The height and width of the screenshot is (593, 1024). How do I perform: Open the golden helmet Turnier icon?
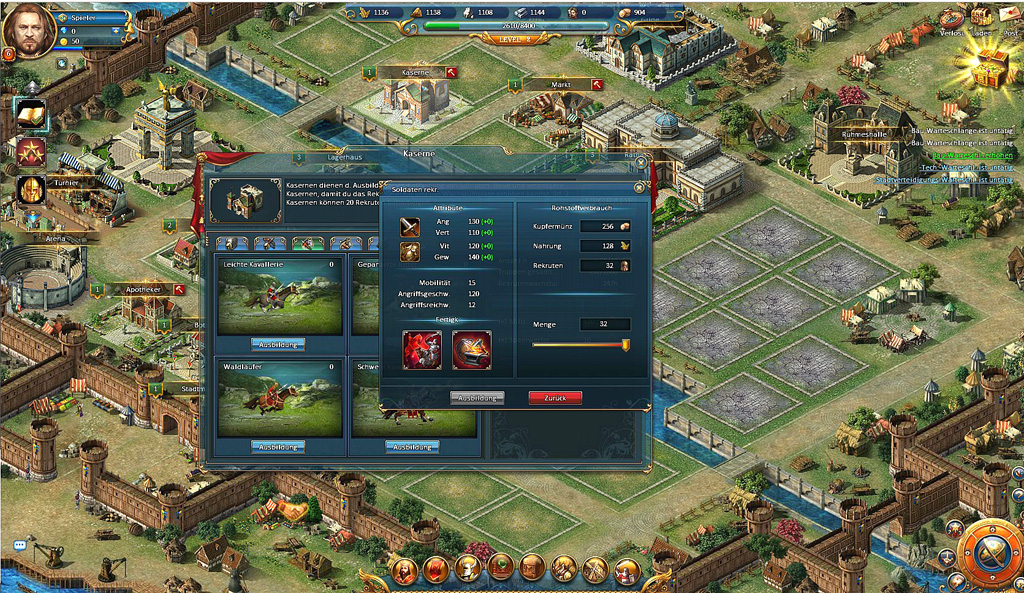coord(30,190)
